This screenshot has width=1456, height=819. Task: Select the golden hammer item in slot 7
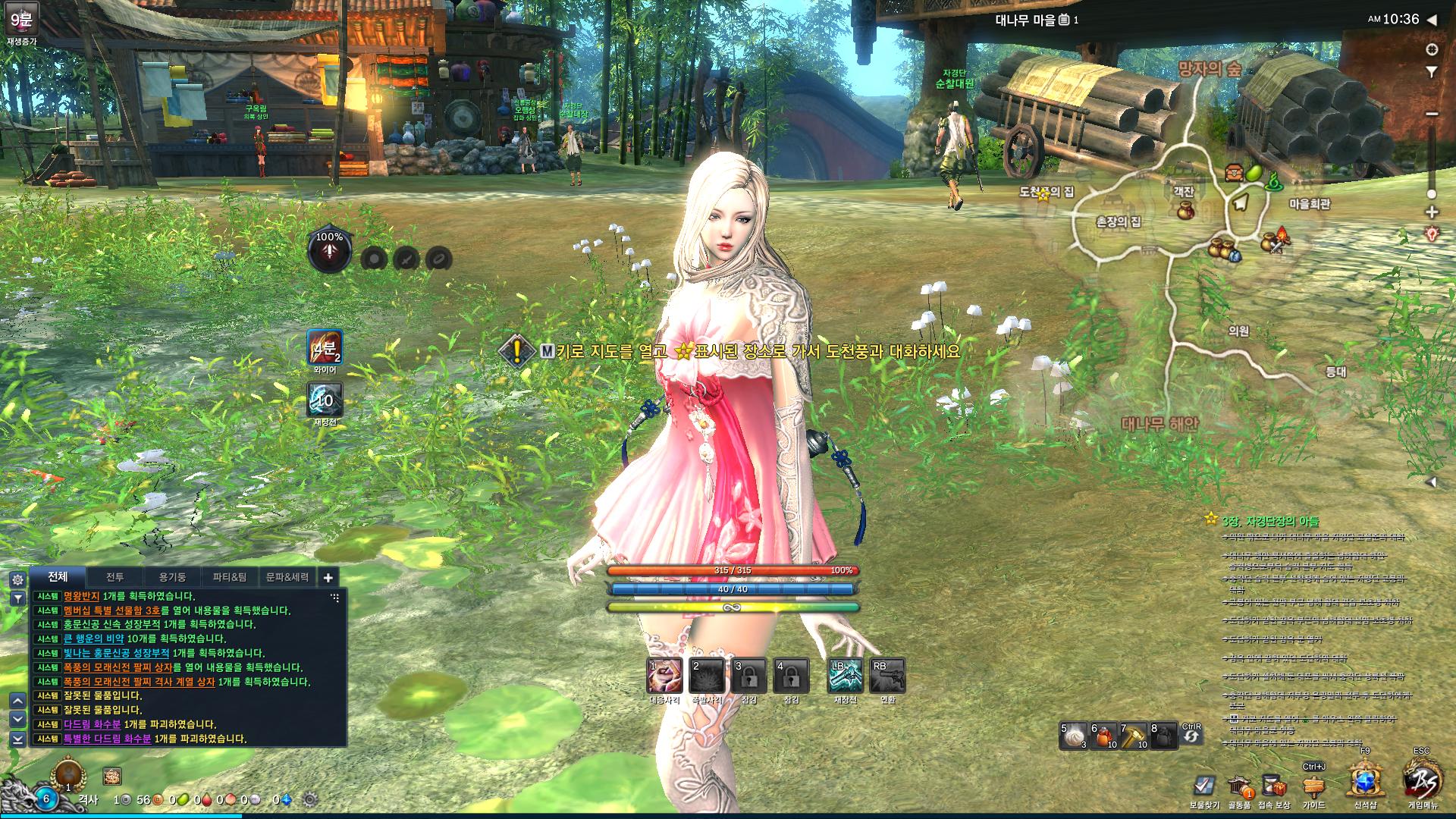(x=1134, y=736)
